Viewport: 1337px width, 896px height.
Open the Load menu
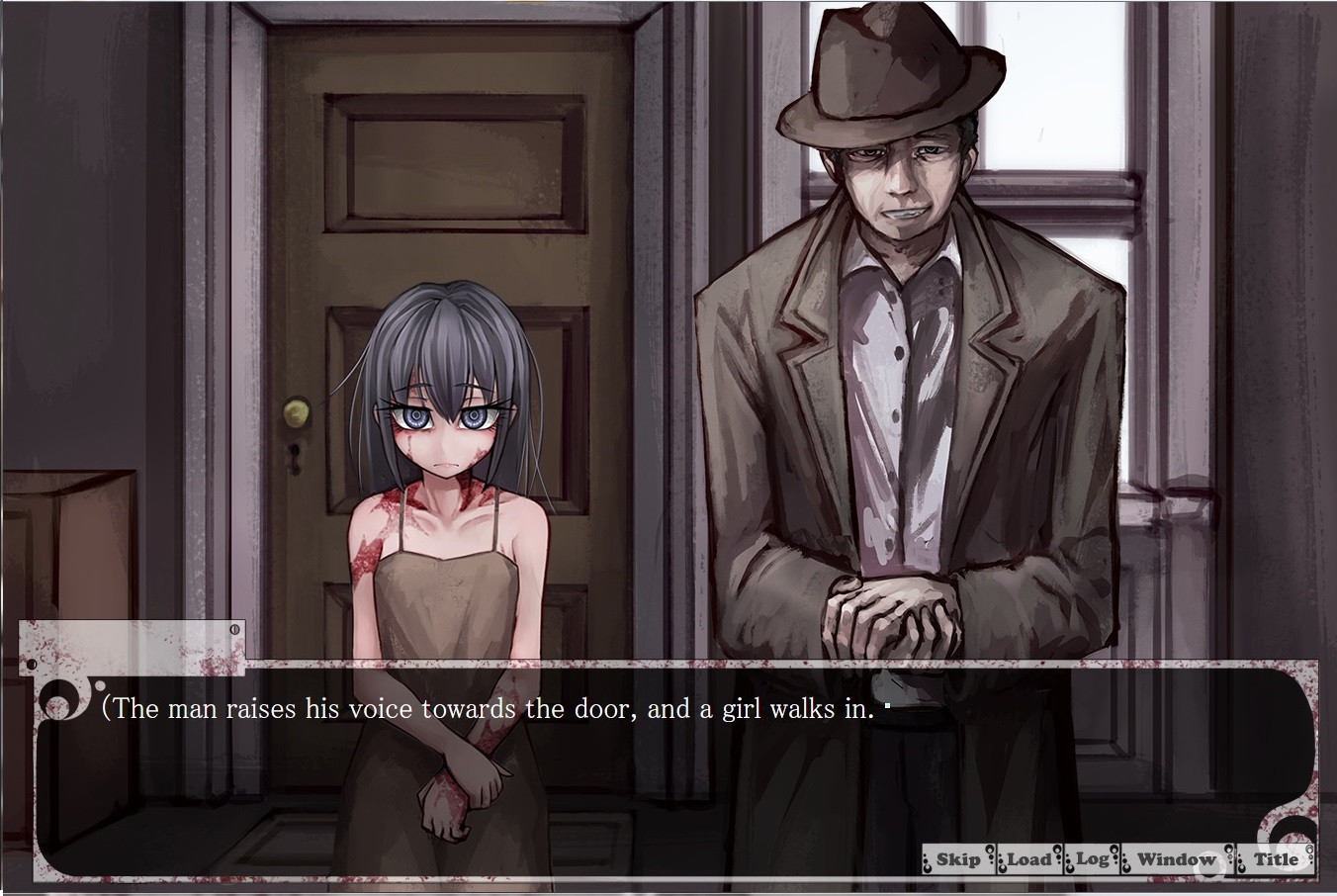click(x=1028, y=859)
